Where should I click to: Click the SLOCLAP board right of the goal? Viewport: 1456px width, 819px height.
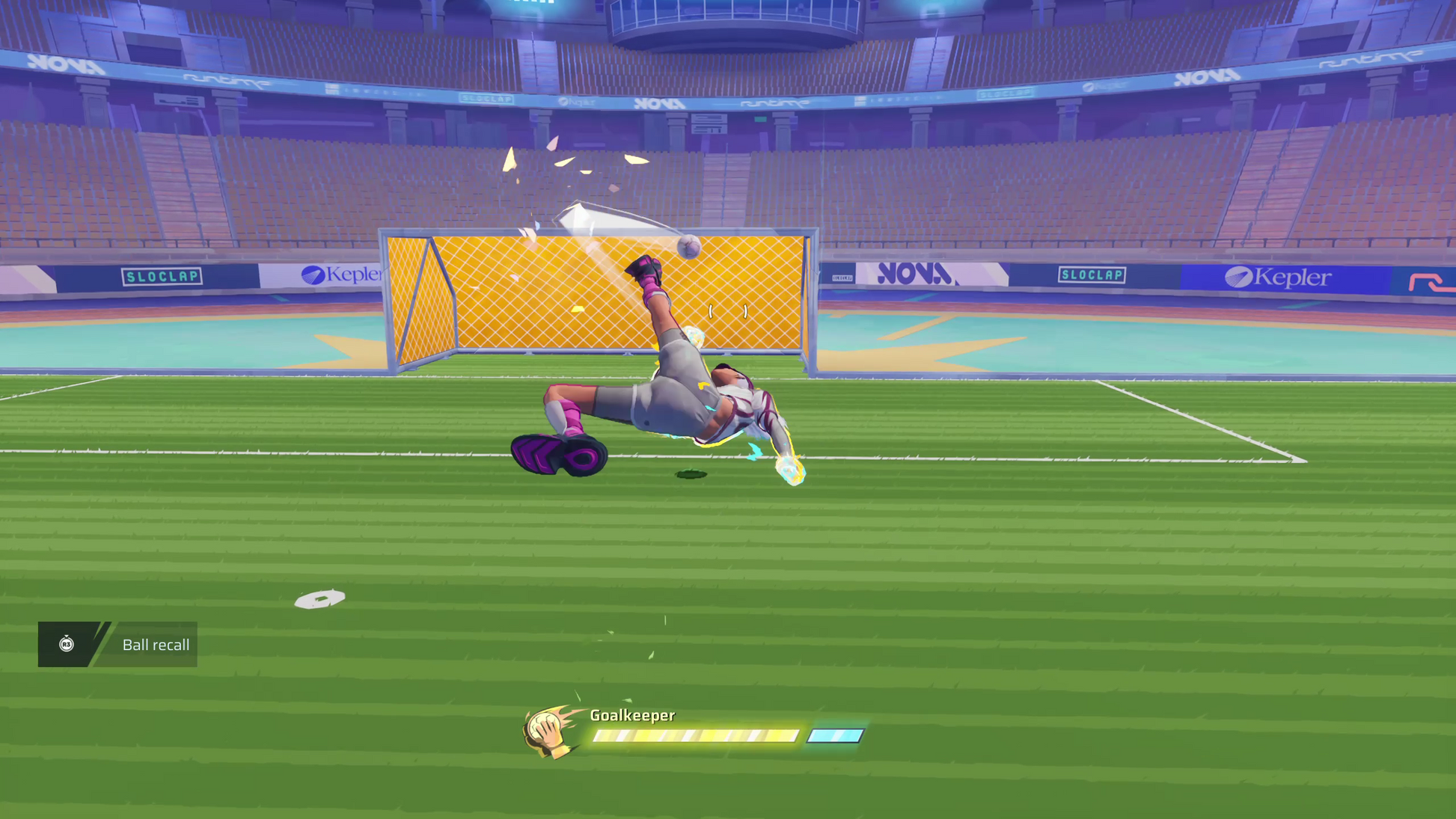pos(1093,274)
